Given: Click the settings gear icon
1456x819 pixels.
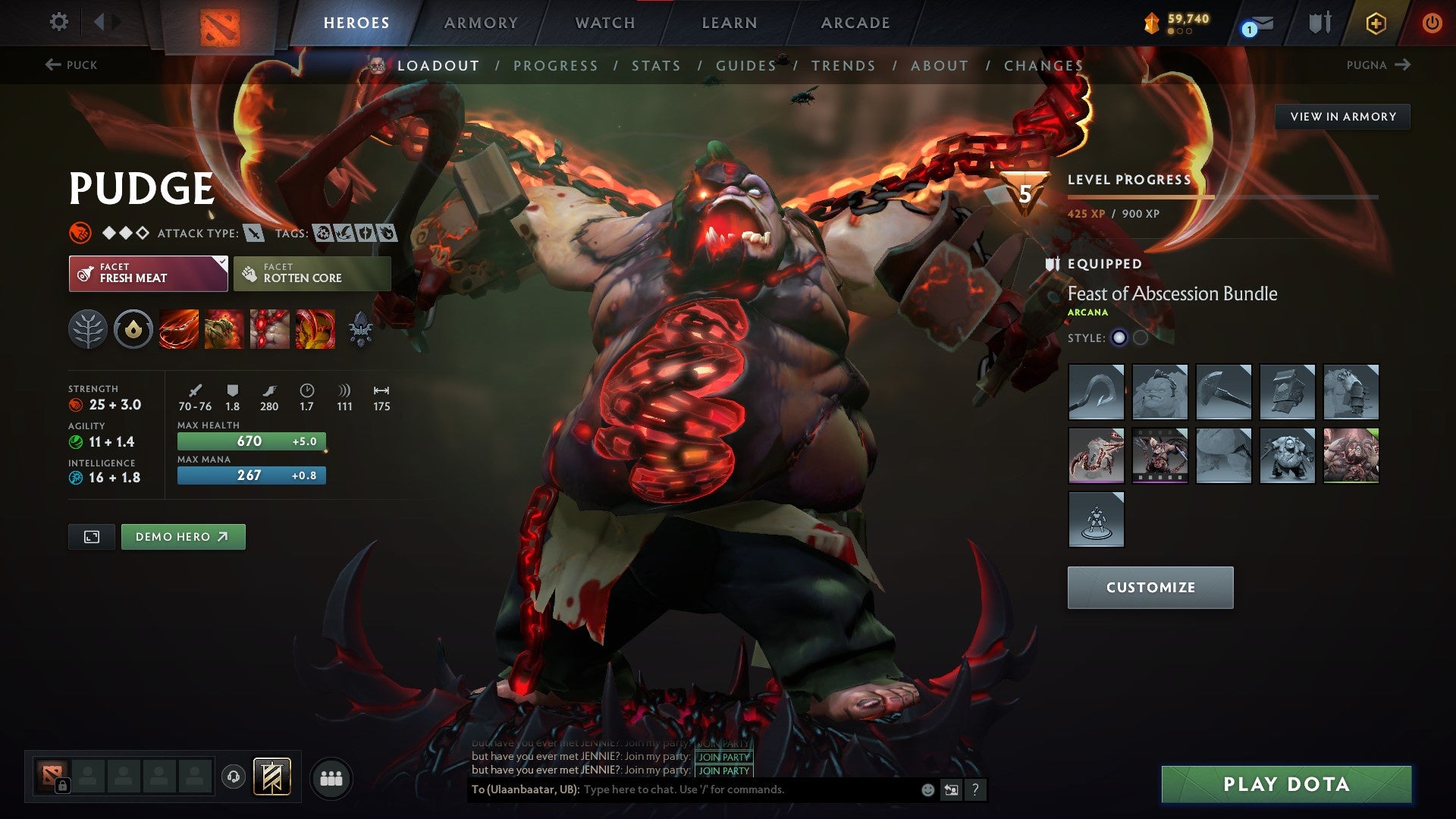Looking at the screenshot, I should point(59,22).
